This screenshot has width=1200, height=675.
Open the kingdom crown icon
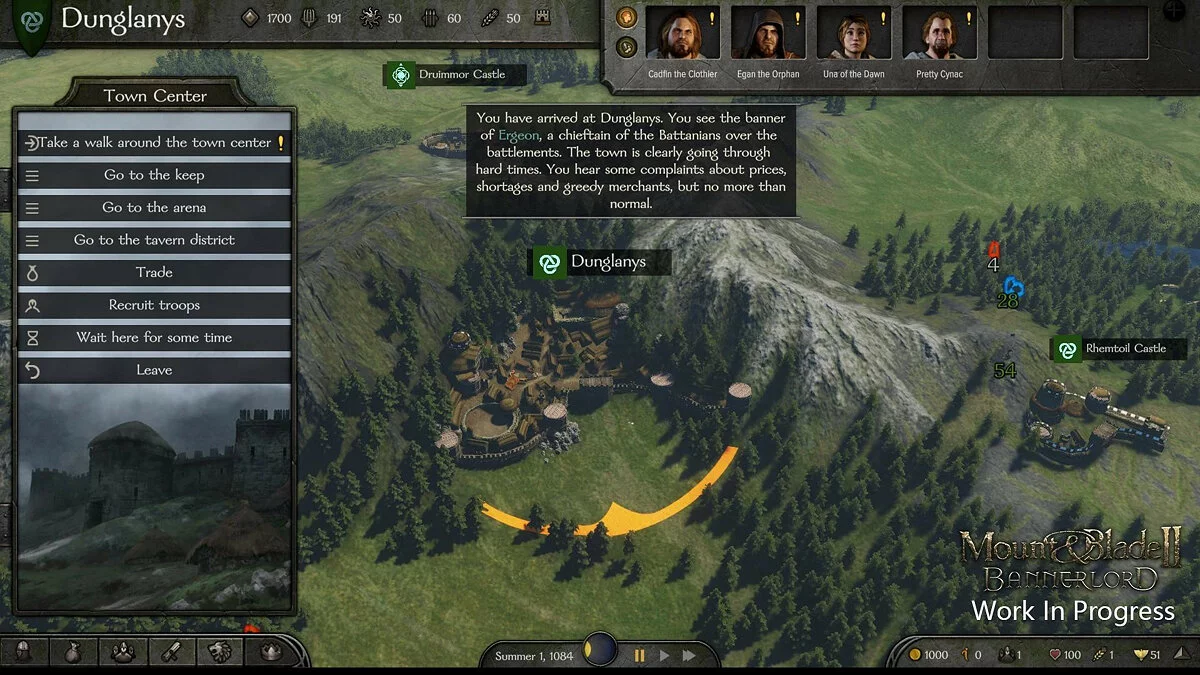(270, 652)
